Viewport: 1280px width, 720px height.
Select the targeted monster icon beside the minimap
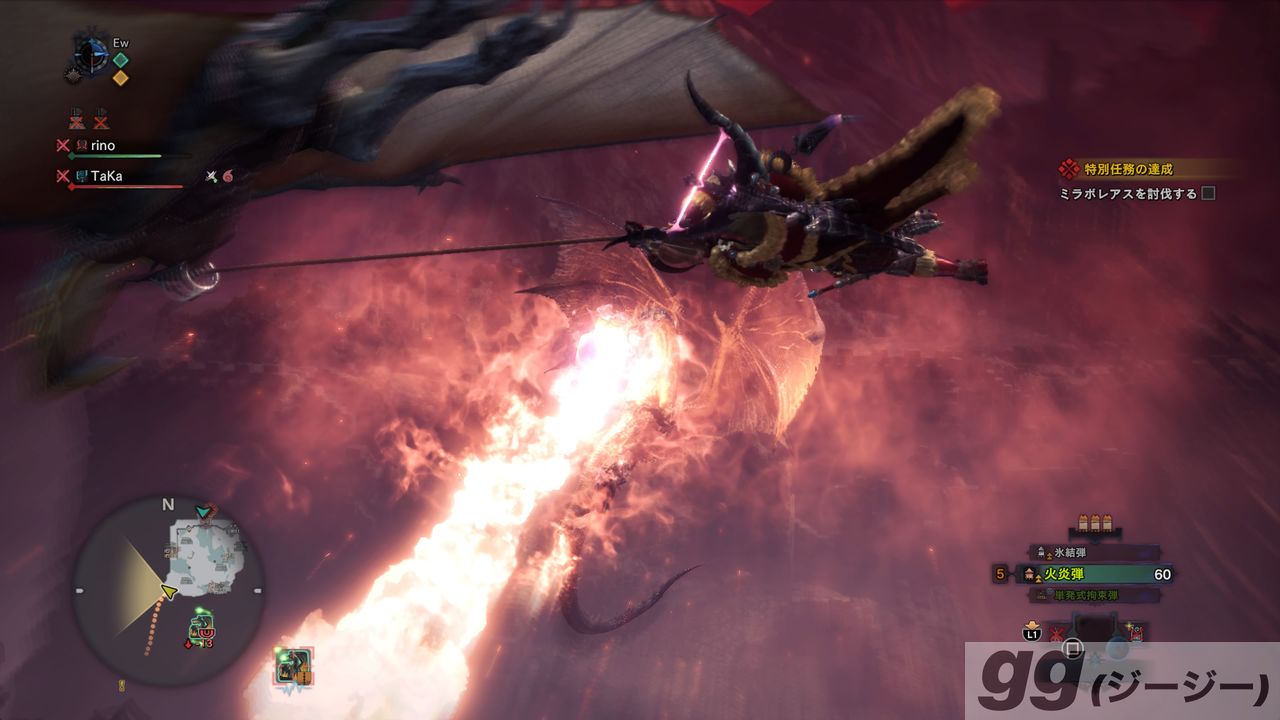[295, 667]
